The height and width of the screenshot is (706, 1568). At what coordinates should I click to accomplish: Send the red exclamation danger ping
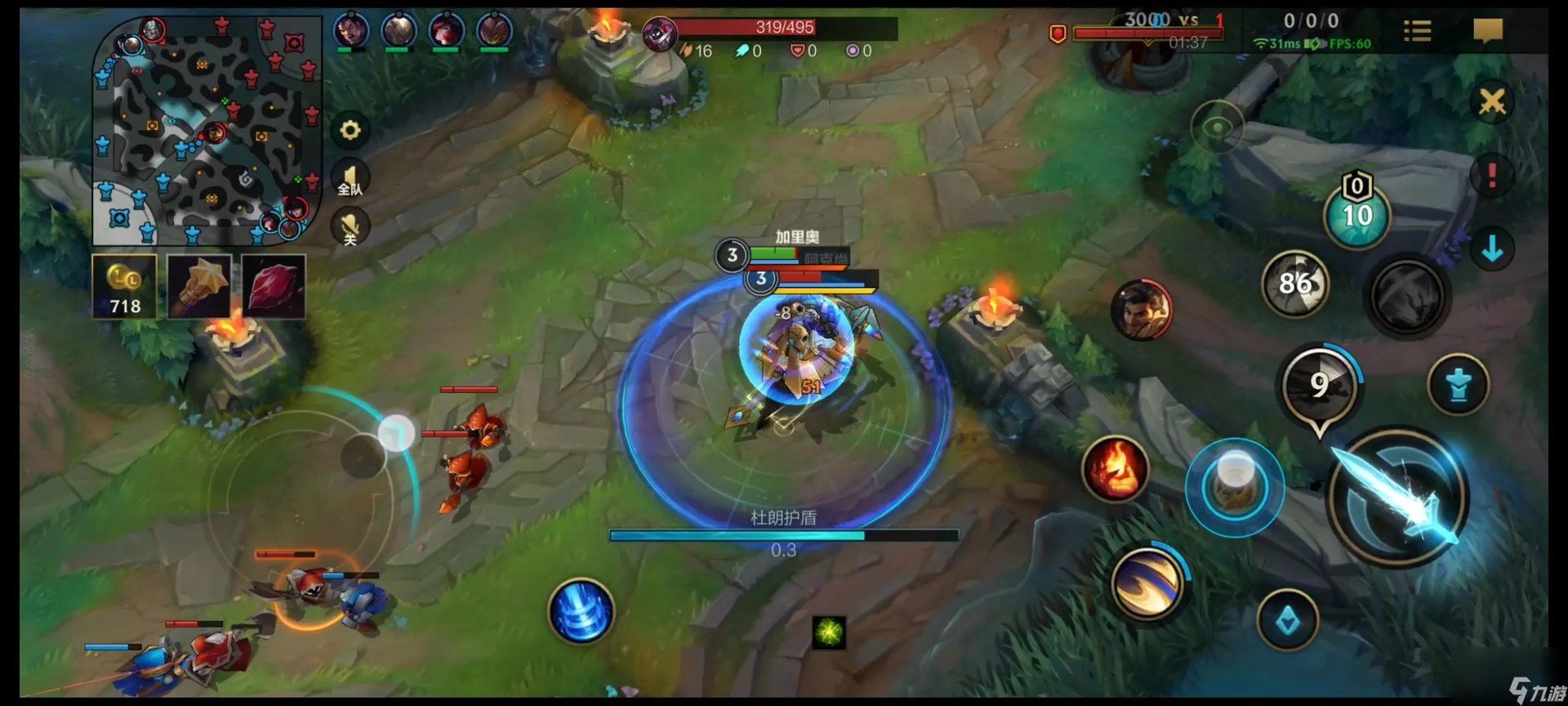coord(1492,175)
